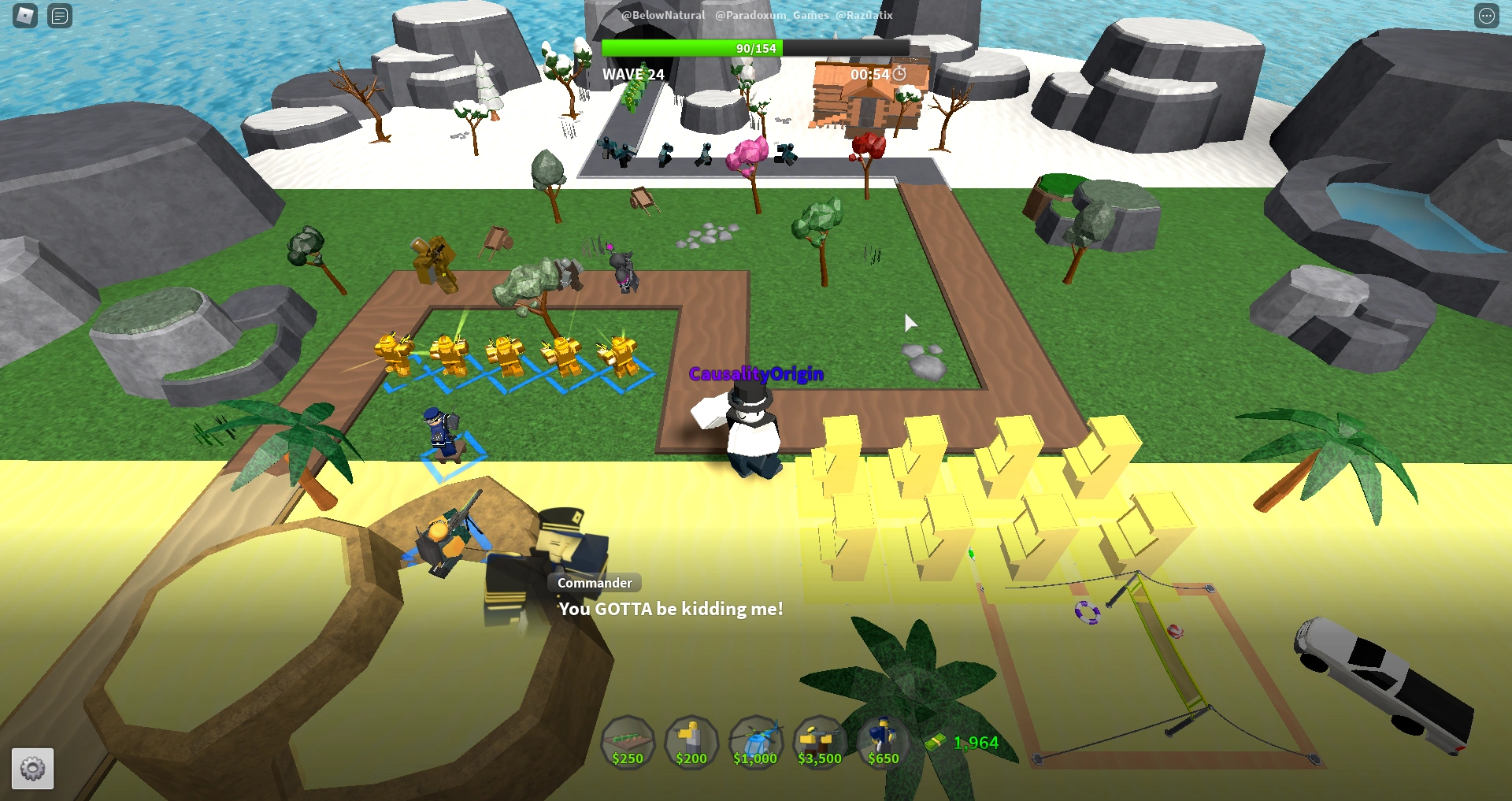The image size is (1512, 801).
Task: Click the CausalityOrigin player nametag
Action: point(756,374)
